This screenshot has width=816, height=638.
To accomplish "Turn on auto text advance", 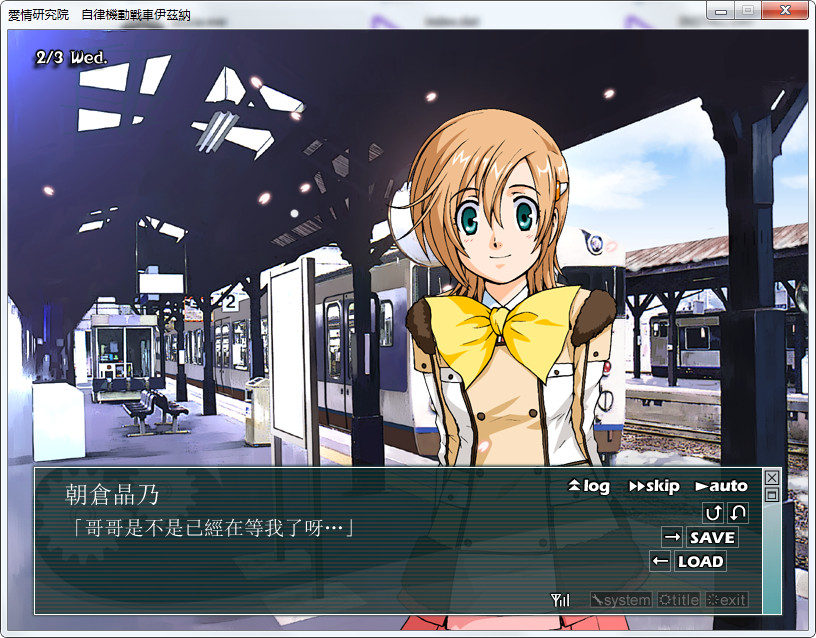I will (x=721, y=486).
